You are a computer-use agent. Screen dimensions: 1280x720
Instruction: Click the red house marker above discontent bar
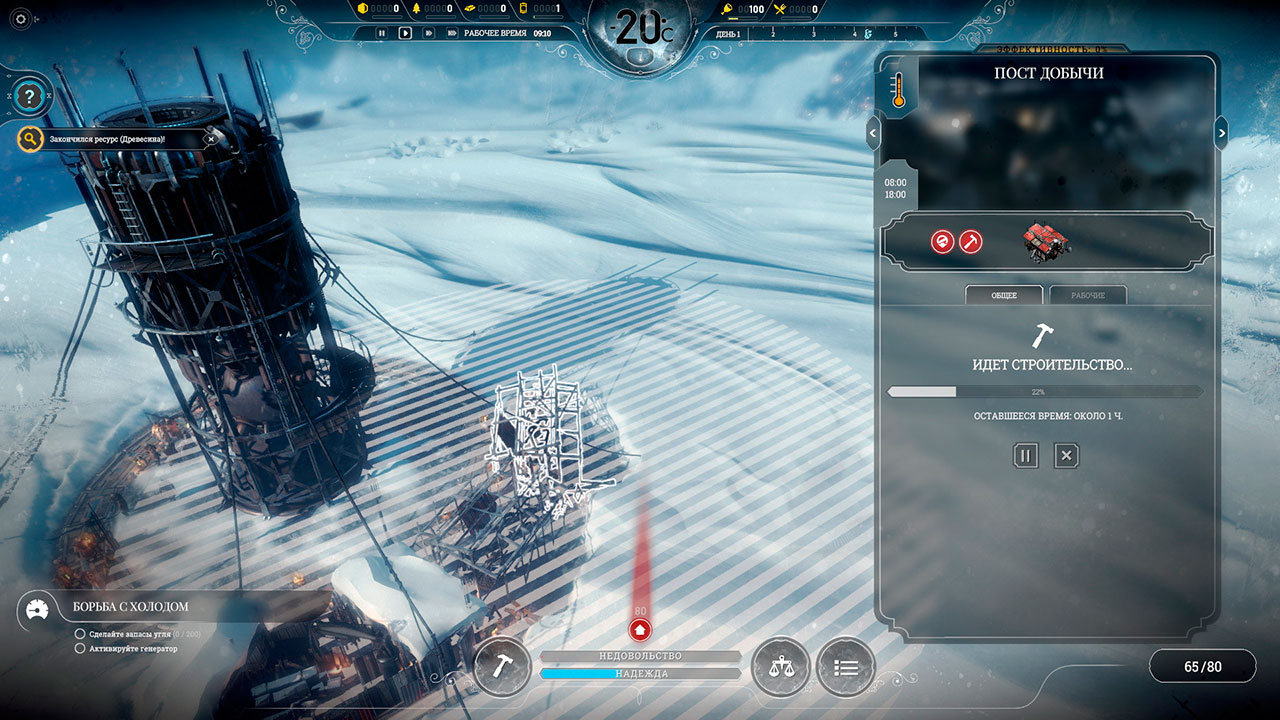[x=640, y=630]
